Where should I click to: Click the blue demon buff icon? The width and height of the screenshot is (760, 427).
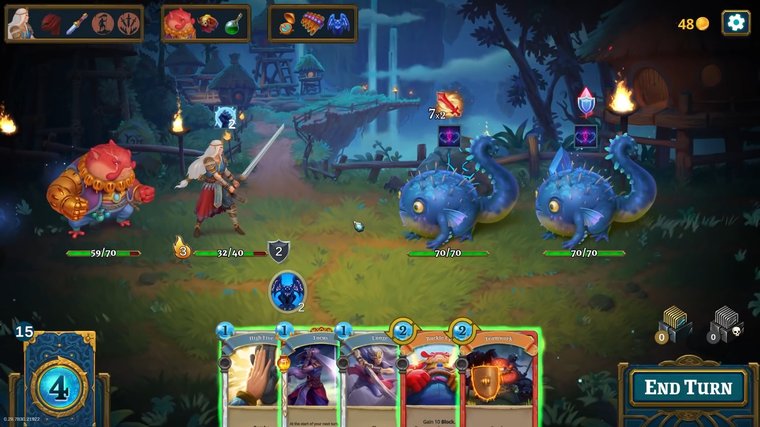[288, 290]
